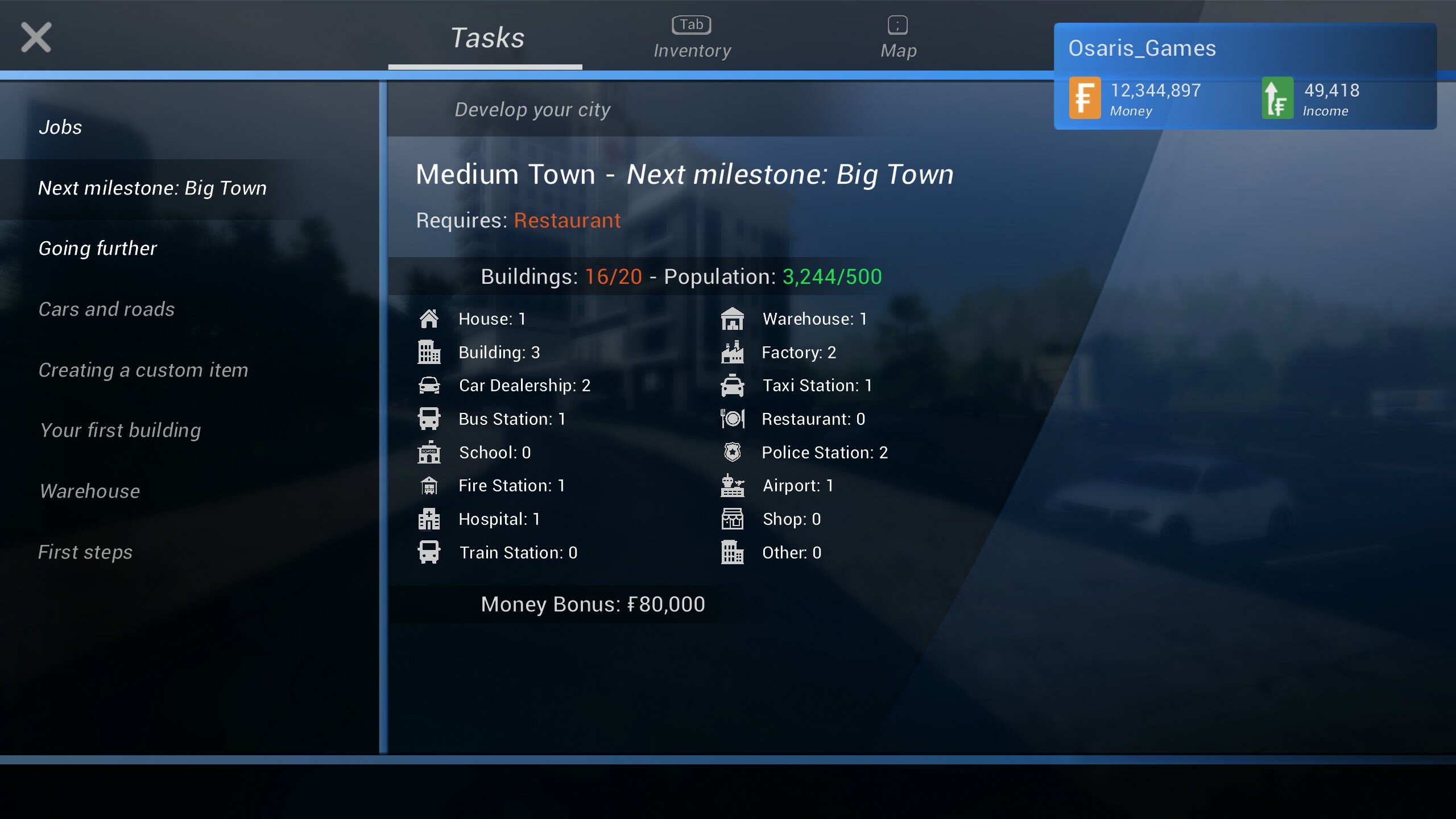Screen dimensions: 1456x819
Task: Click the green Income arrow icon
Action: [1277, 98]
